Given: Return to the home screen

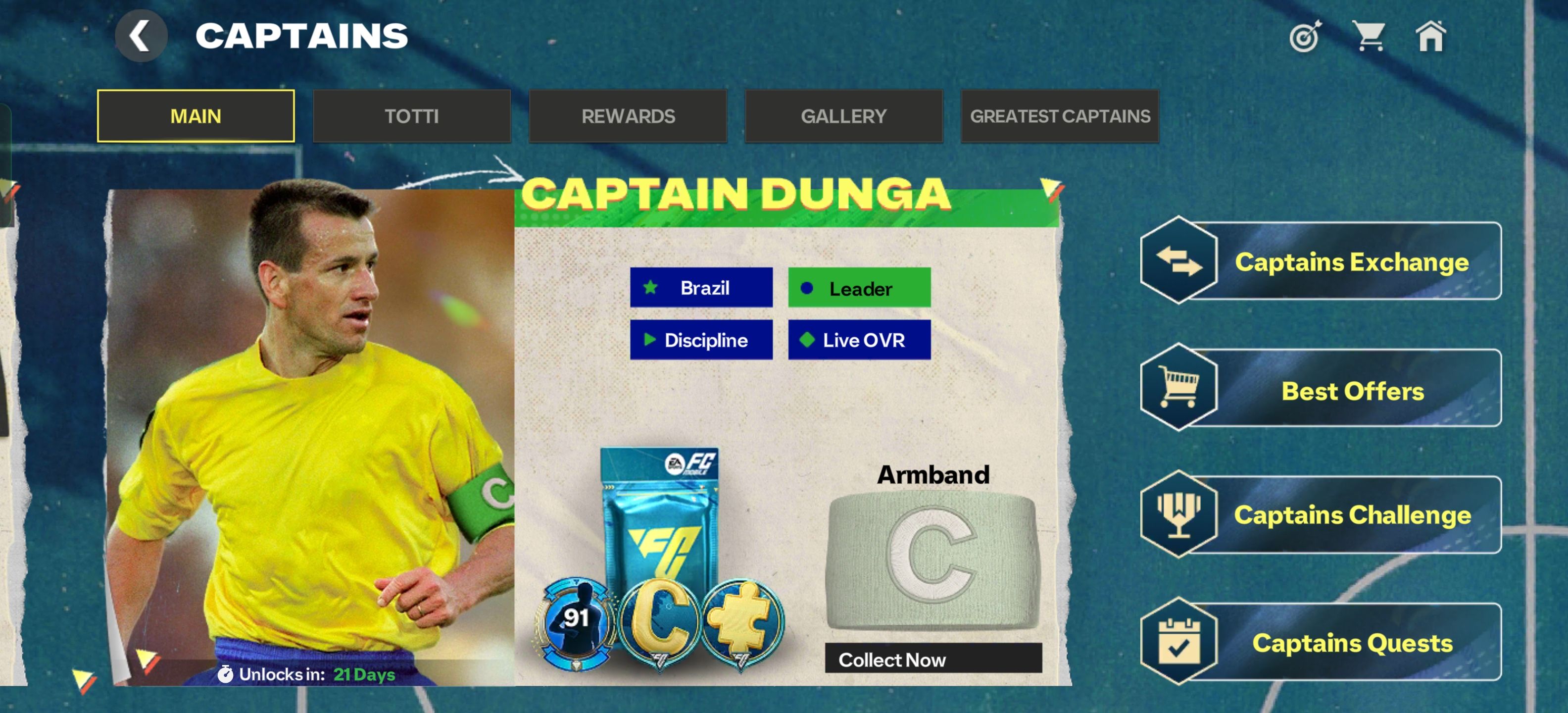Looking at the screenshot, I should [x=1430, y=37].
